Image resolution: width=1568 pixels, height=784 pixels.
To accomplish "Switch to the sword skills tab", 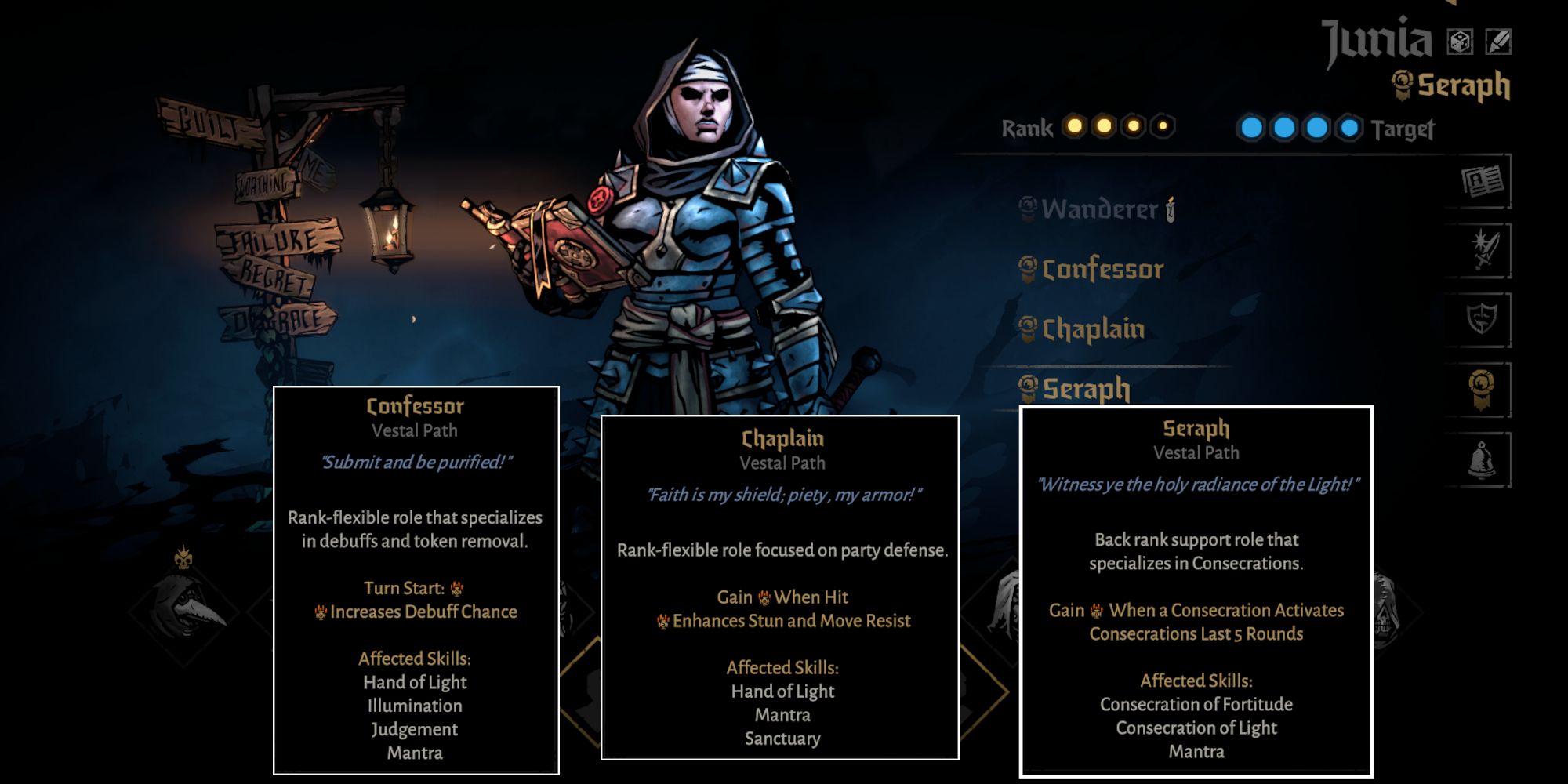I will 1482,251.
